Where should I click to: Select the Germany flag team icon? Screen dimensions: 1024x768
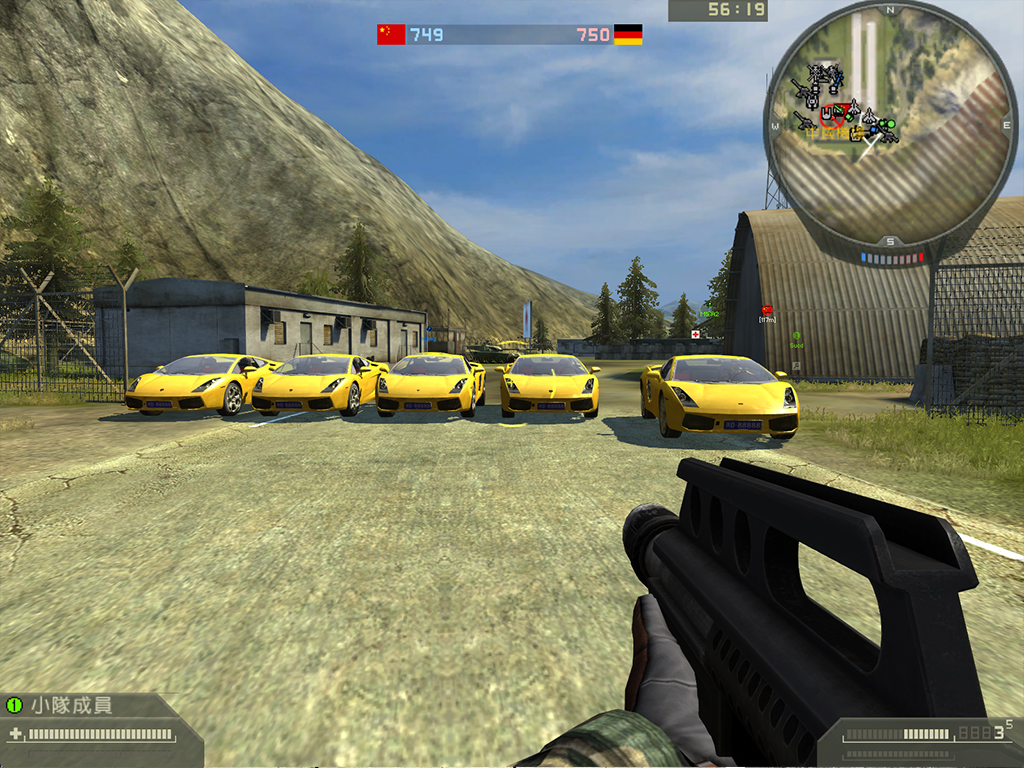click(628, 35)
